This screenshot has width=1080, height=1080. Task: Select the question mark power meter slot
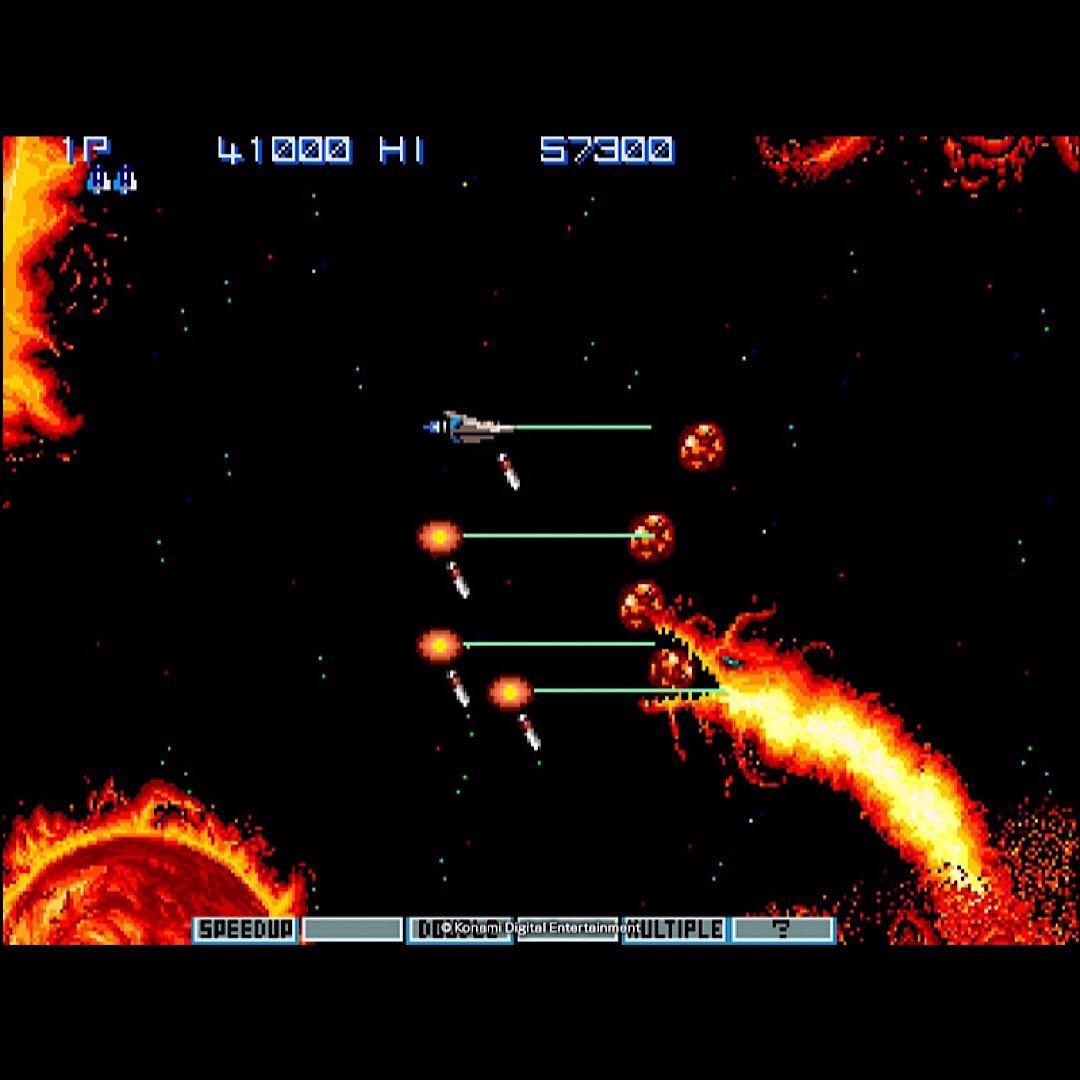coord(783,929)
